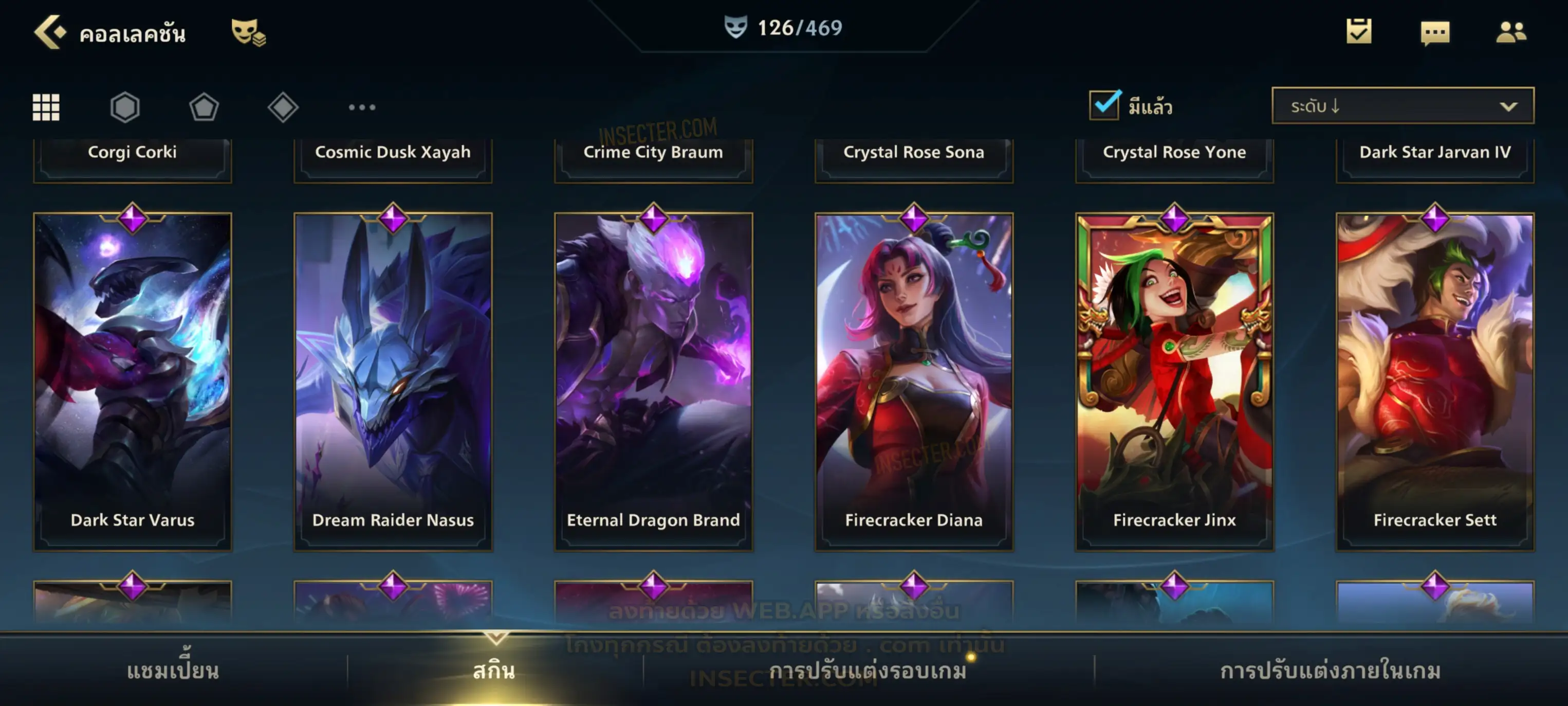Image resolution: width=1568 pixels, height=706 pixels.
Task: Open the mask and coins skin shop icon
Action: click(248, 32)
